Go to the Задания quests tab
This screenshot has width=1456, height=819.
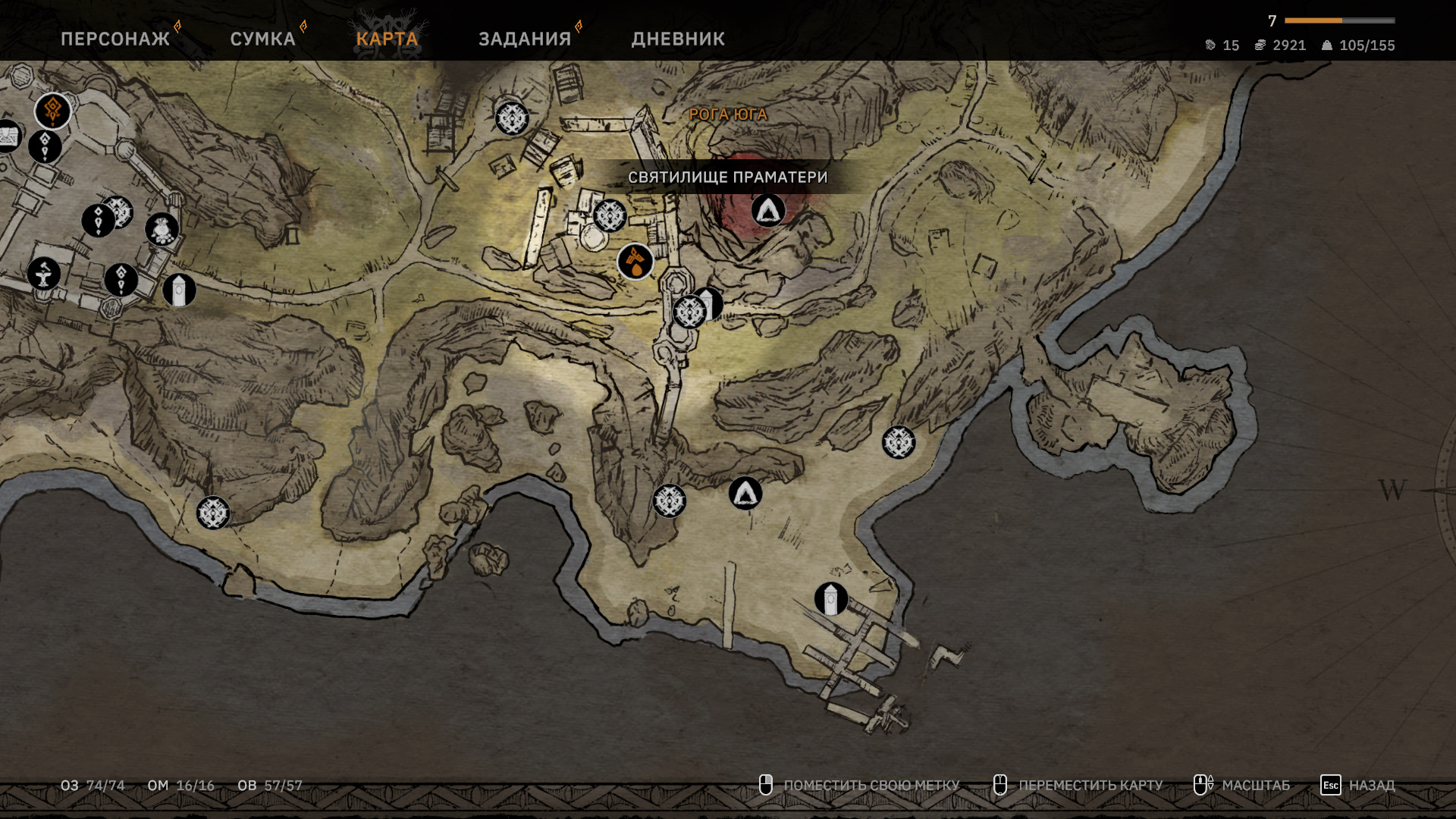[x=525, y=39]
